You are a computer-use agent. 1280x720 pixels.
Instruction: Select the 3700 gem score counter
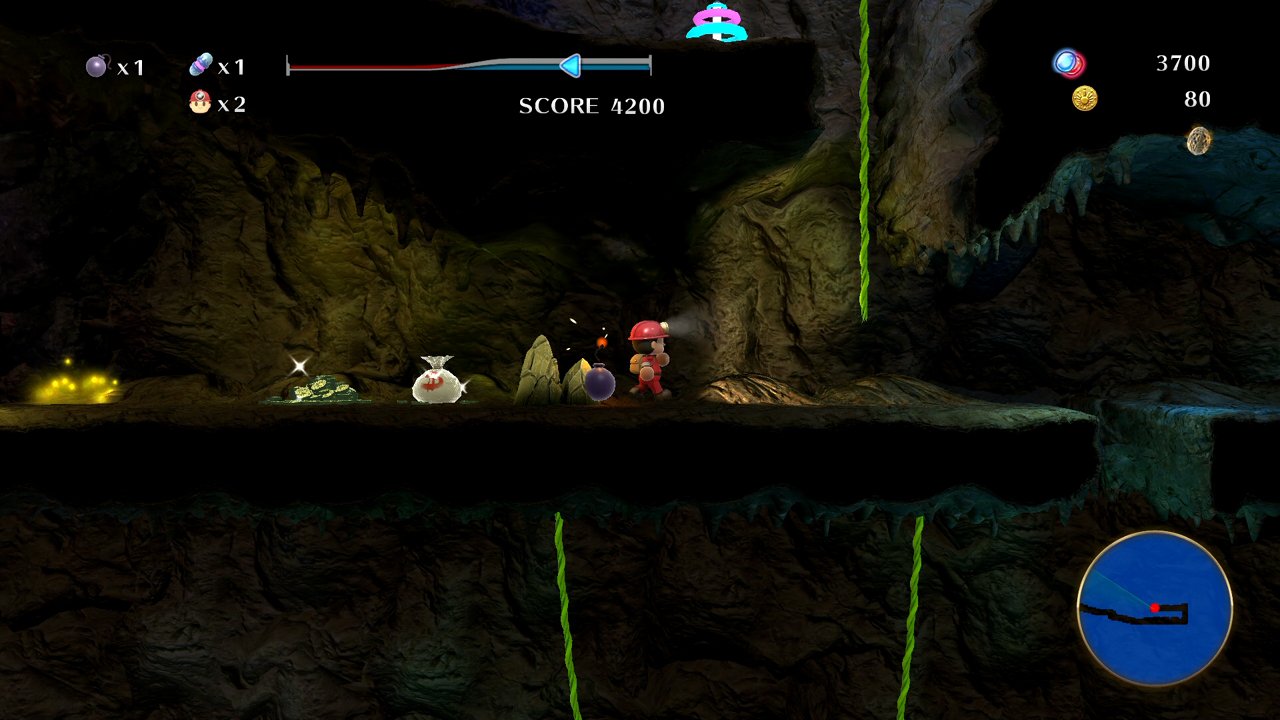[1184, 63]
